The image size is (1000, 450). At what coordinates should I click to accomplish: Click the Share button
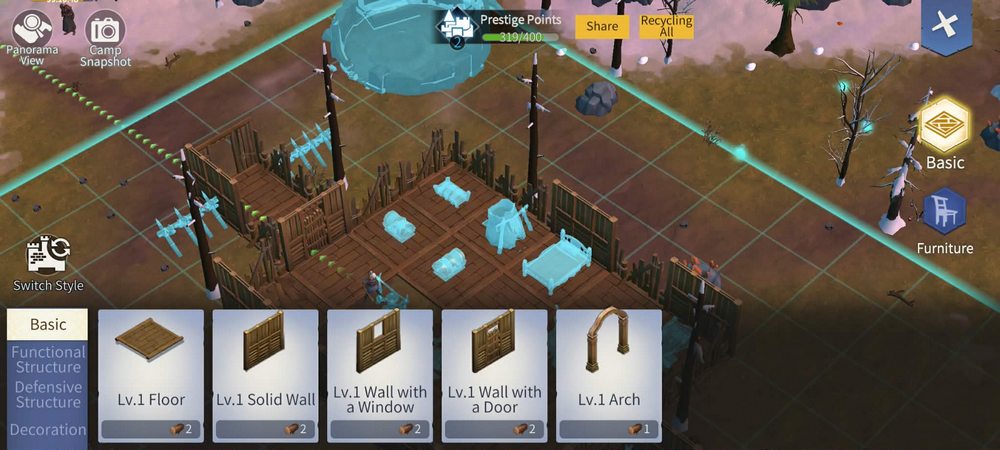tap(602, 26)
